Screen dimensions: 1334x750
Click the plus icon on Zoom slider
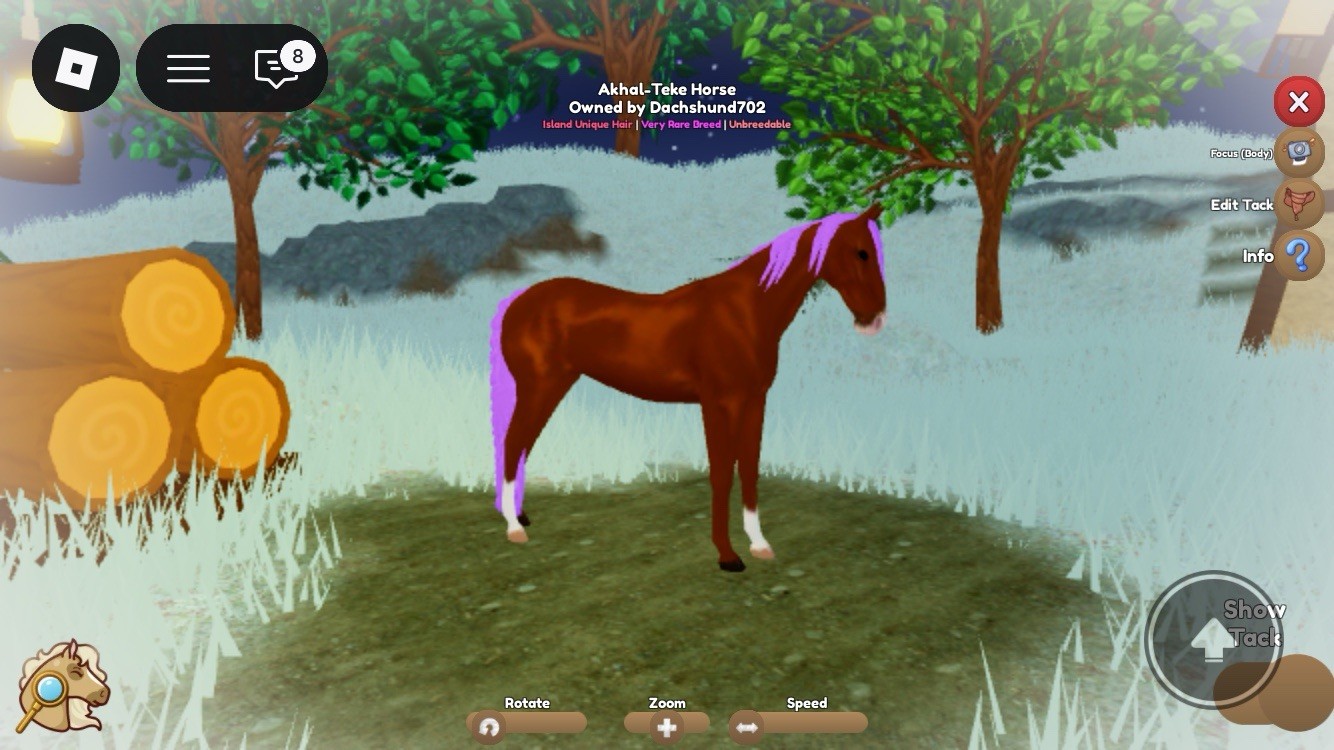pyautogui.click(x=668, y=728)
